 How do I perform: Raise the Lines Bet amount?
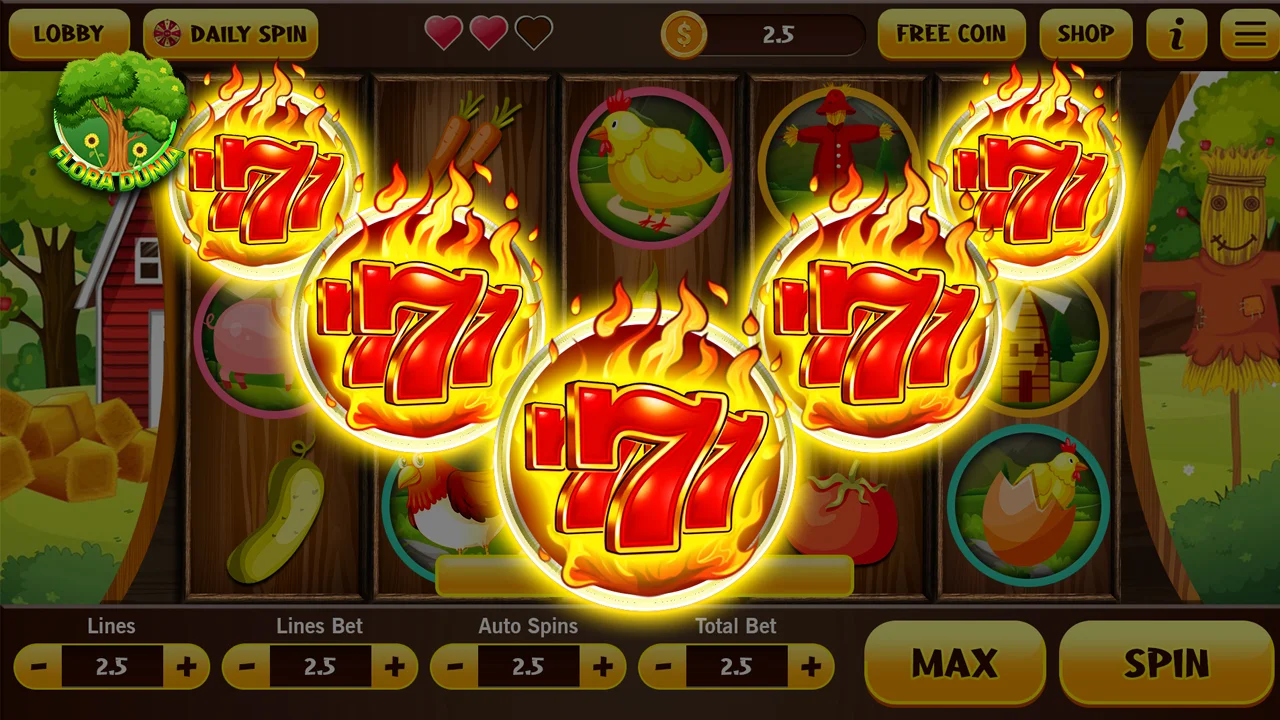coord(394,667)
